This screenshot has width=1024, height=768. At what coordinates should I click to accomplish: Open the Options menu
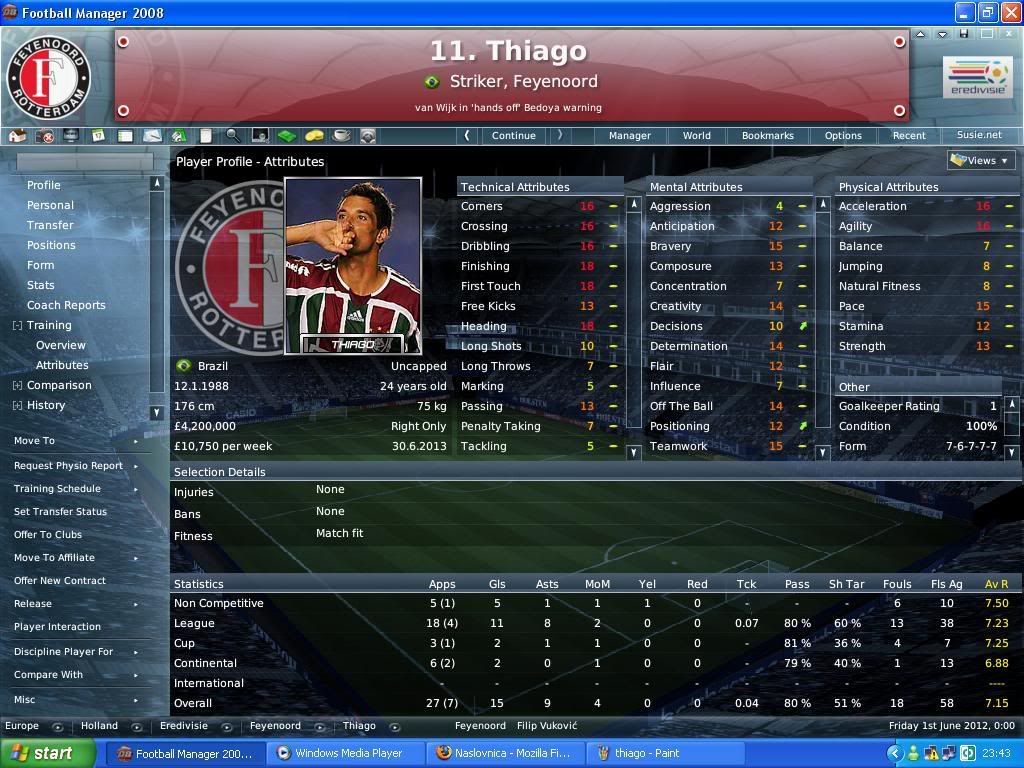pyautogui.click(x=843, y=135)
